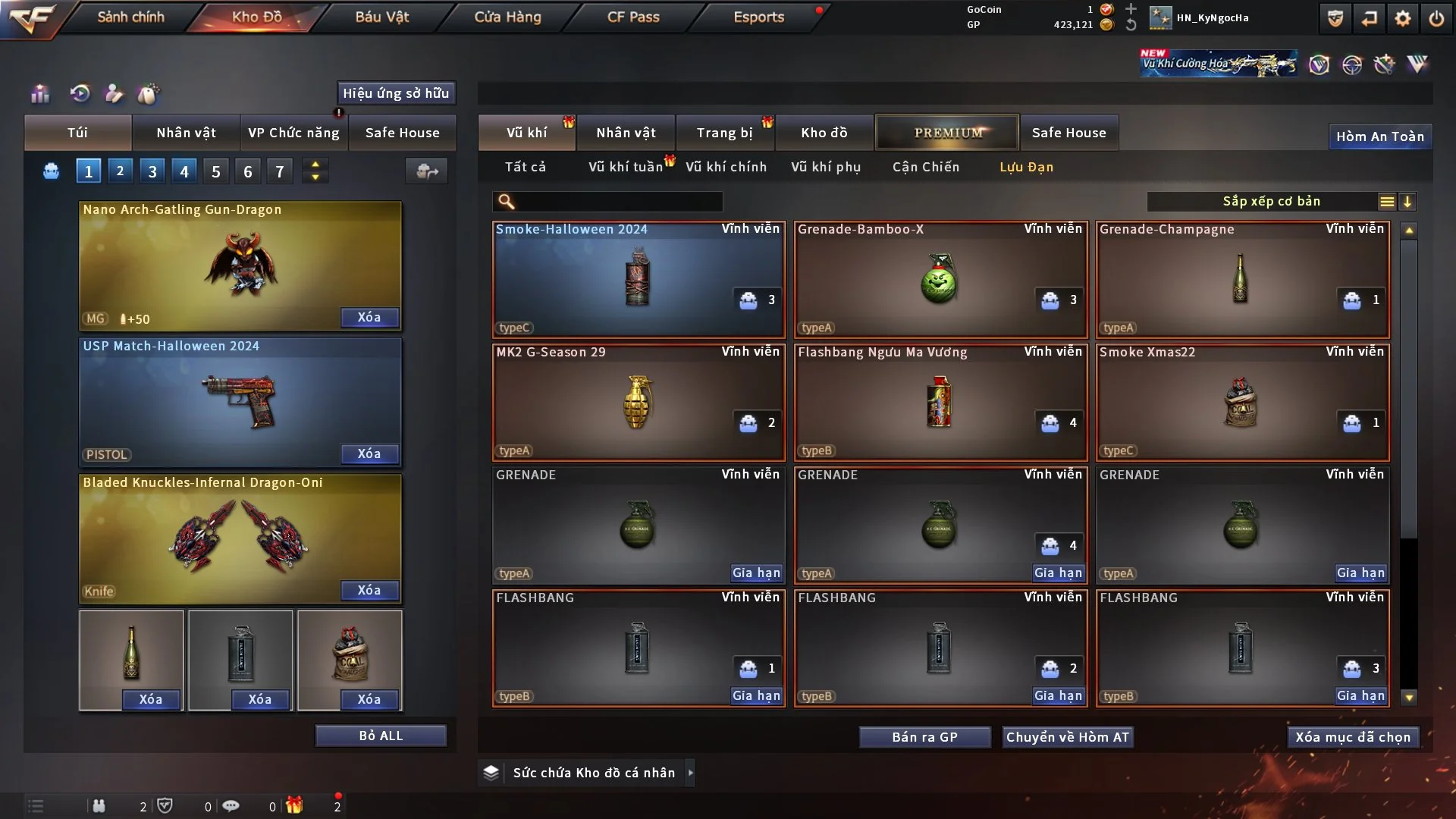1456x819 pixels.
Task: Open settings with the gear icon
Action: click(x=1402, y=18)
